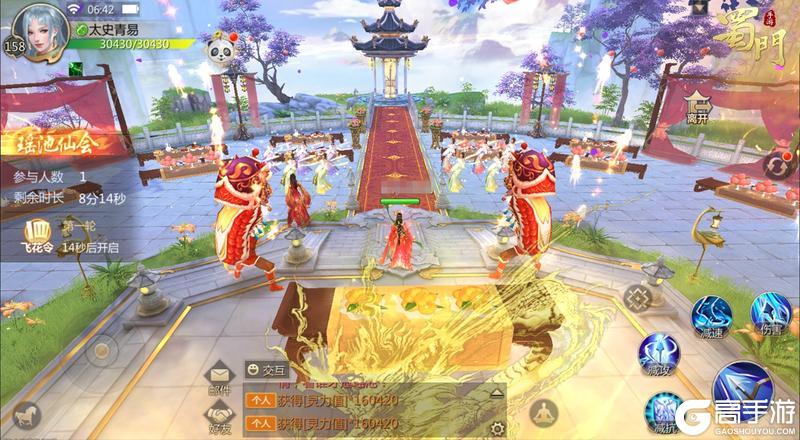Viewport: 800px width, 440px height.
Task: Activate the 减速 slow skill
Action: tap(714, 315)
